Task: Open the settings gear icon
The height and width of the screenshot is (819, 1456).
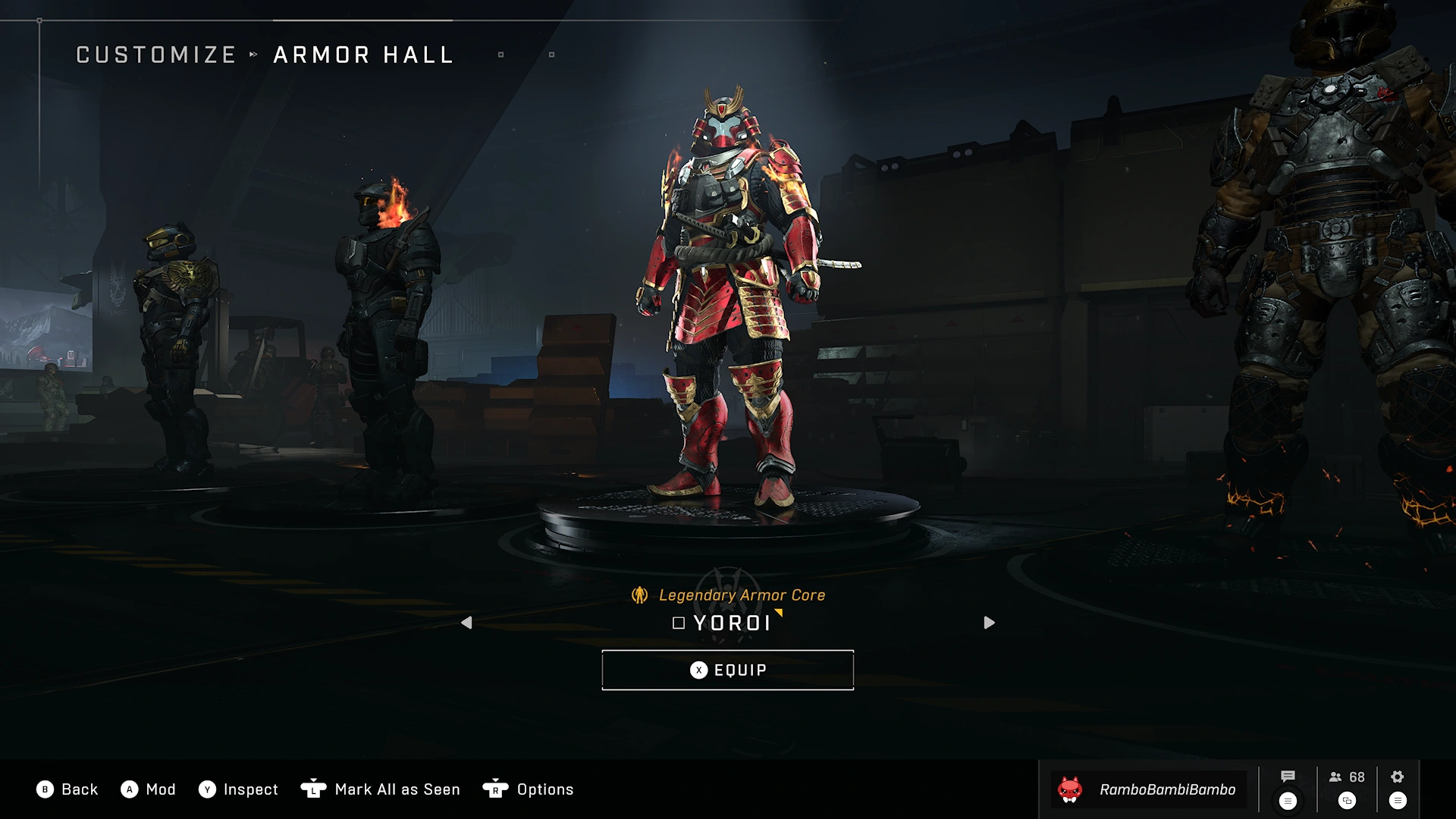Action: tap(1396, 777)
